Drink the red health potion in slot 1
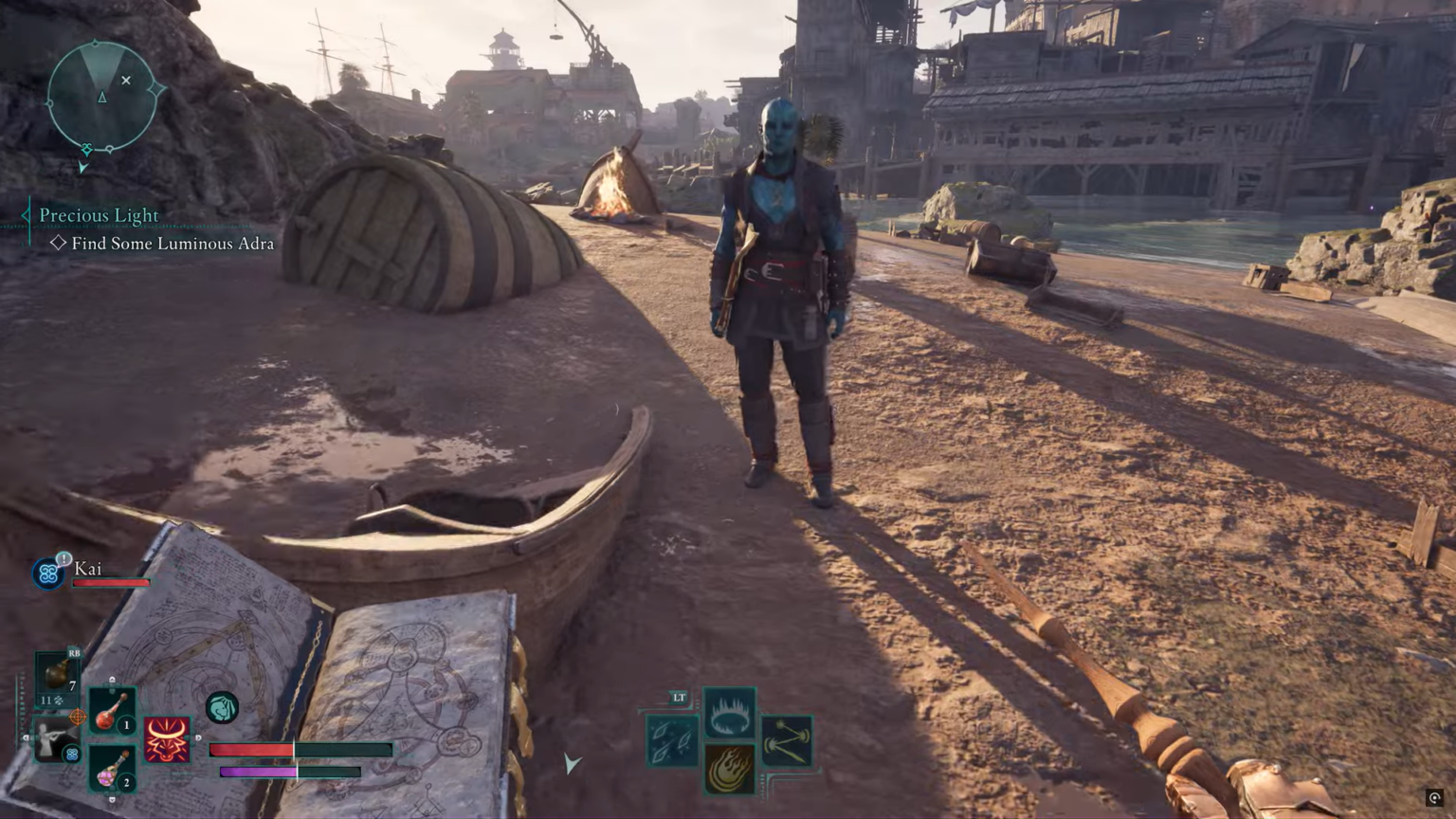The image size is (1456, 819). [x=112, y=711]
